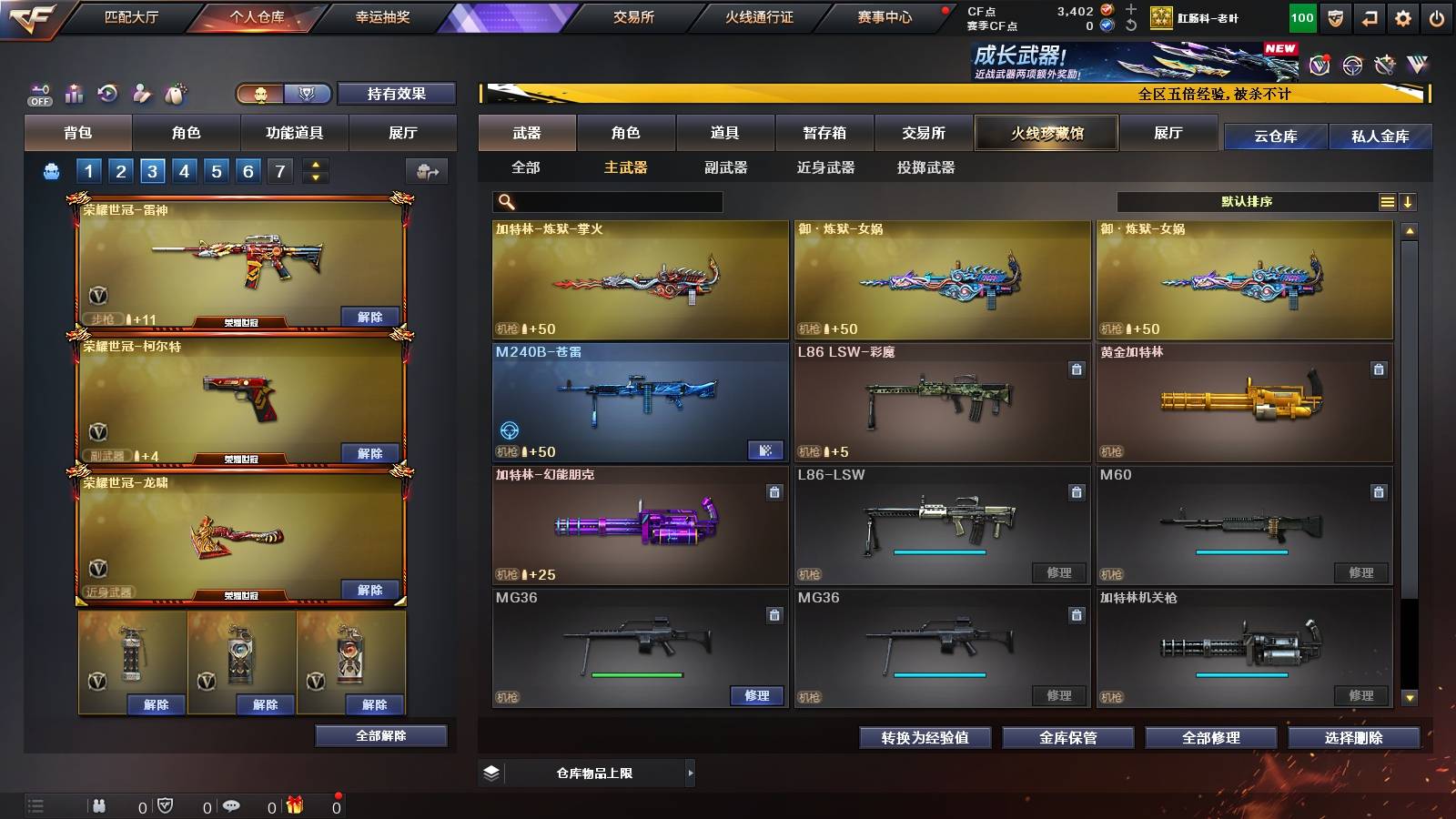Click the green durability bar on MG36
The height and width of the screenshot is (819, 1456).
point(635,674)
